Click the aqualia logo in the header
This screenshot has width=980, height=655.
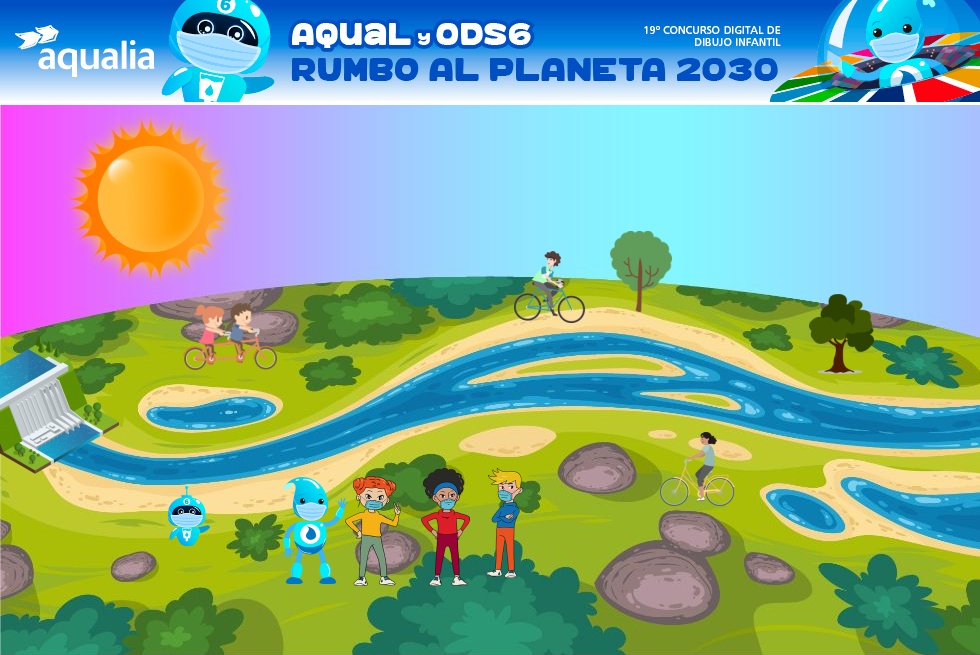pos(86,52)
